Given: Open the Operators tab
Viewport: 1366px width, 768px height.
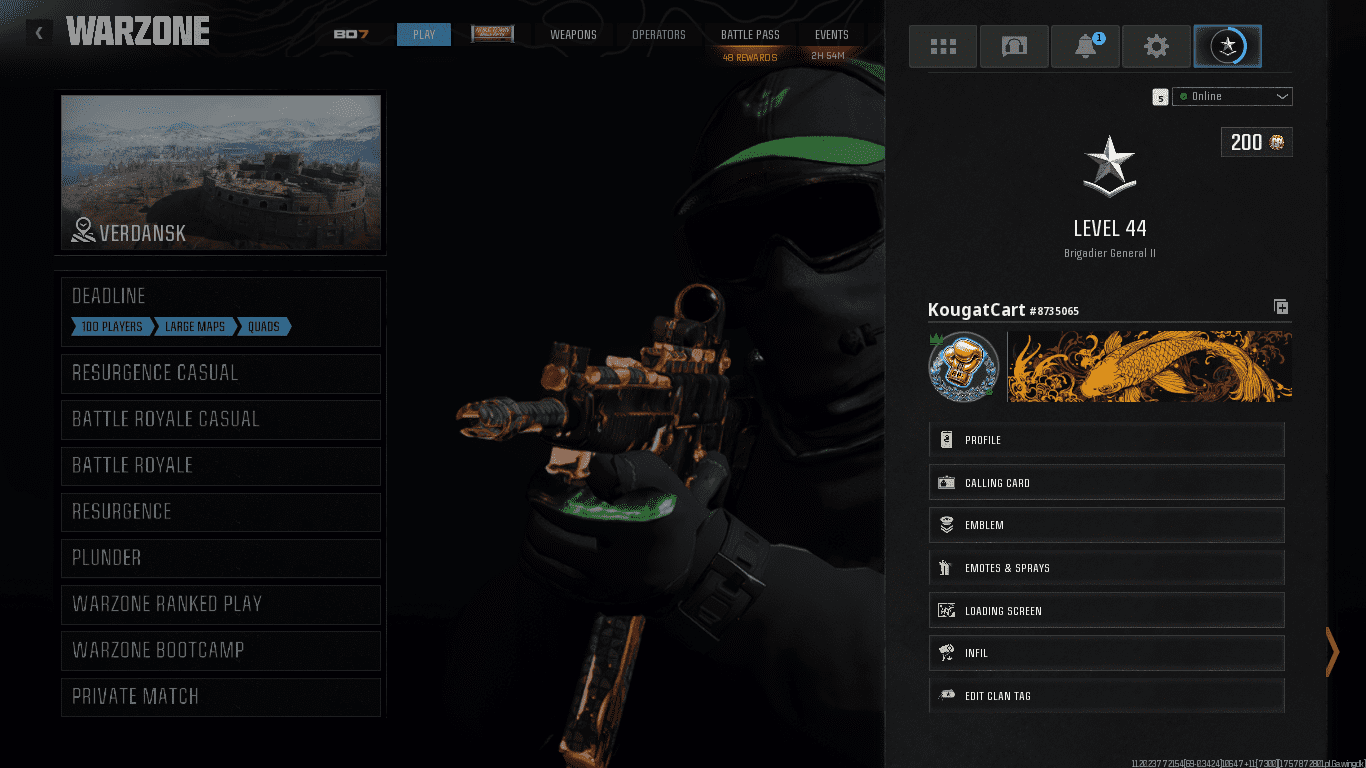Looking at the screenshot, I should click(659, 35).
